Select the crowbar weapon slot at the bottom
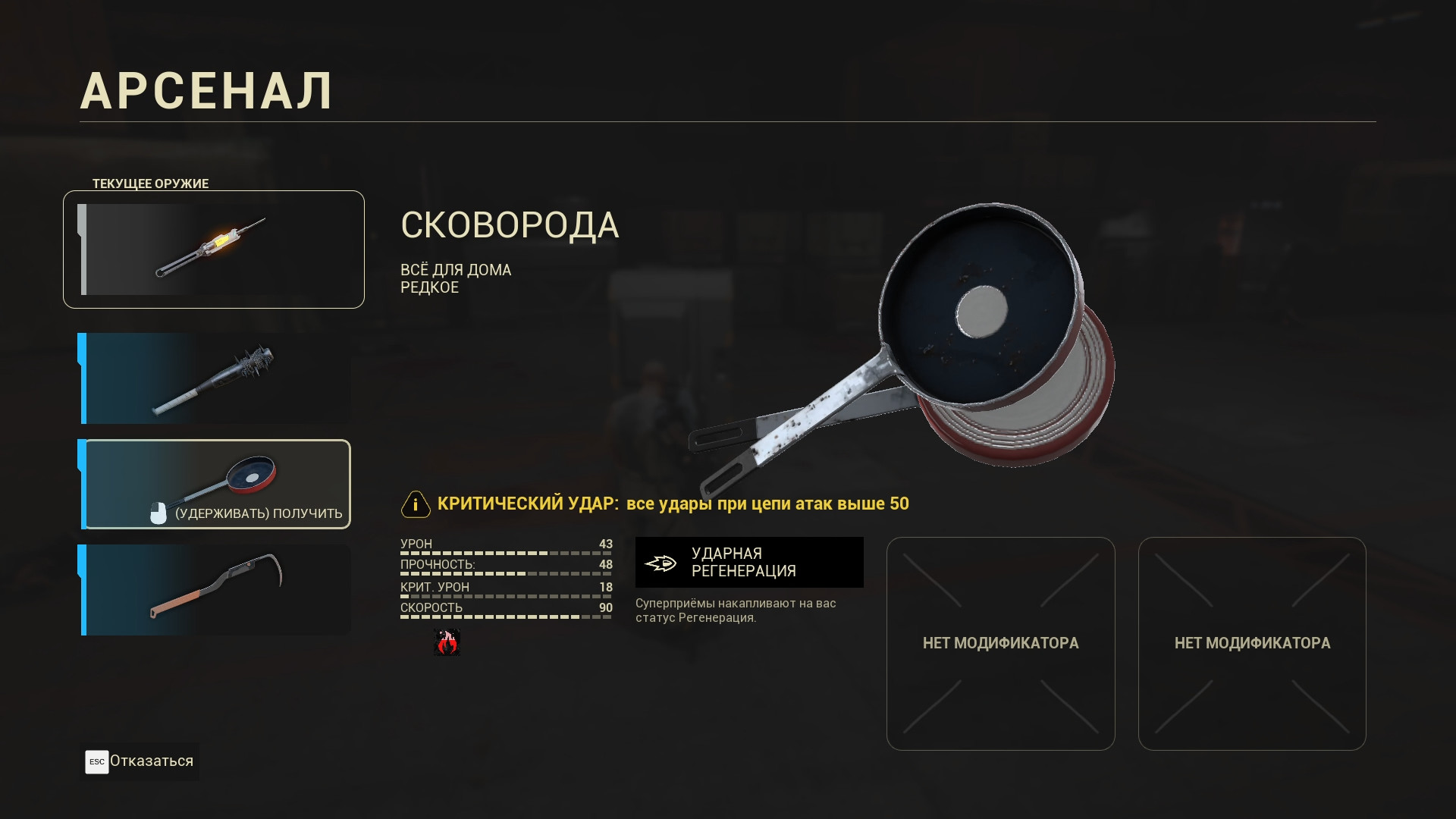 [213, 590]
